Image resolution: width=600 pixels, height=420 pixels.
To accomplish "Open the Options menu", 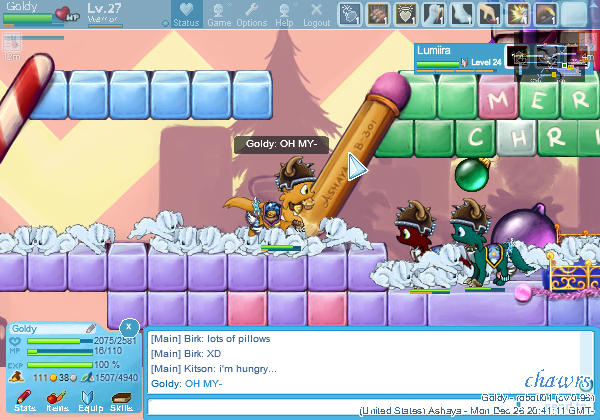I will pyautogui.click(x=251, y=14).
